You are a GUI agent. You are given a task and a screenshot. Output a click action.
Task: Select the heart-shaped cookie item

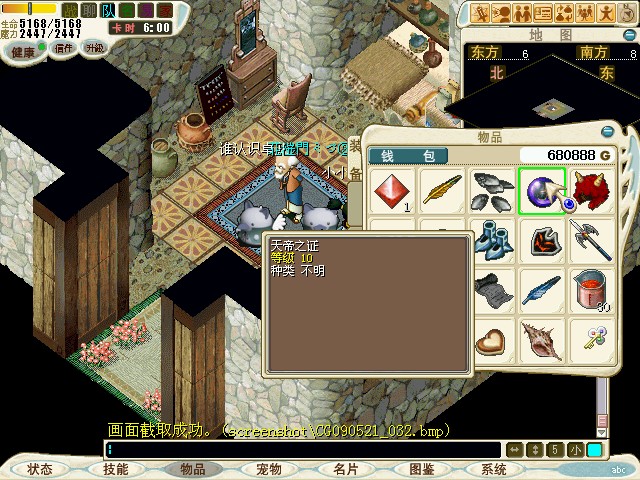click(492, 340)
